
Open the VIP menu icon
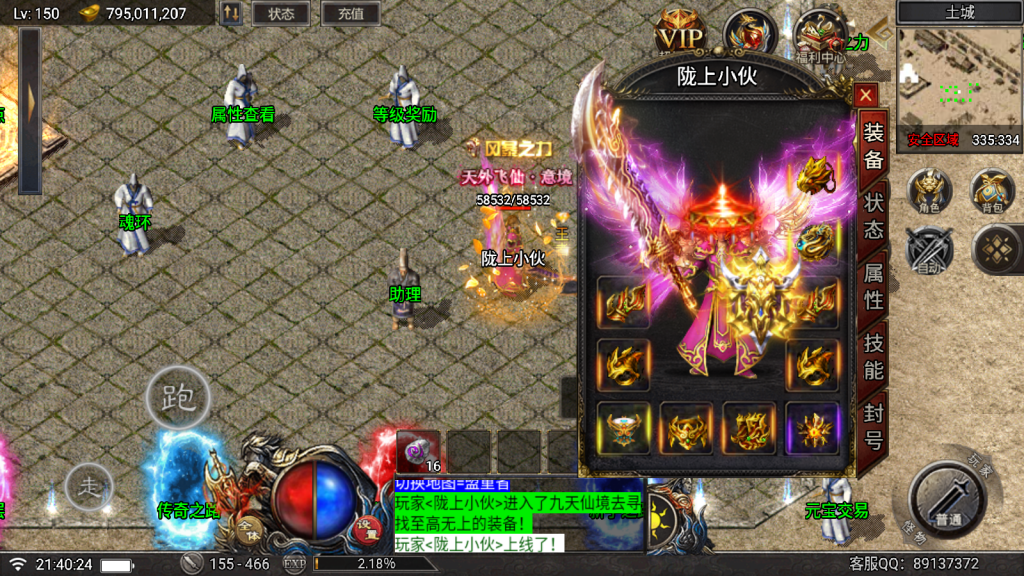point(680,36)
